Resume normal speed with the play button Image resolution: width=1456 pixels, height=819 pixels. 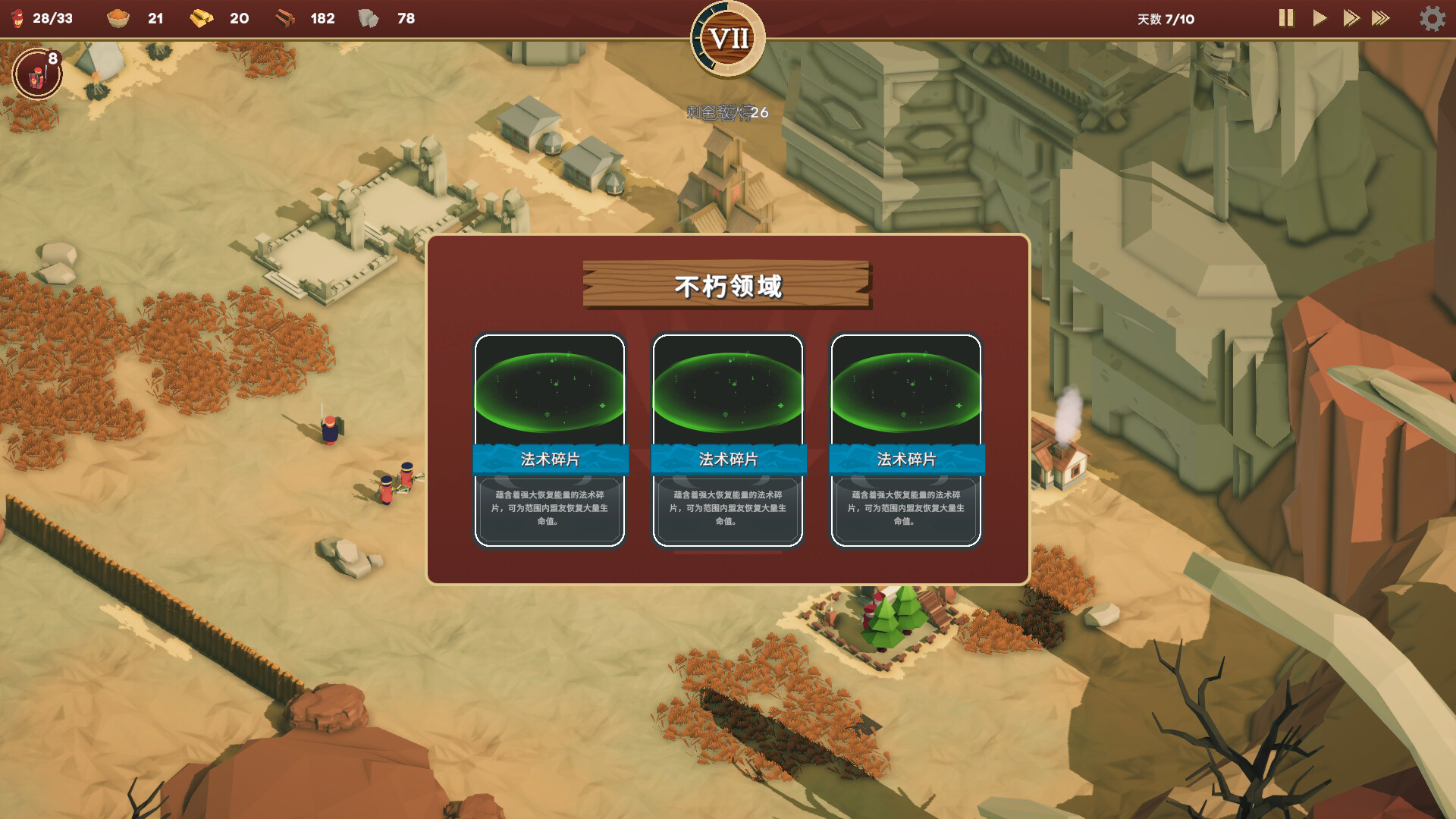point(1319,20)
